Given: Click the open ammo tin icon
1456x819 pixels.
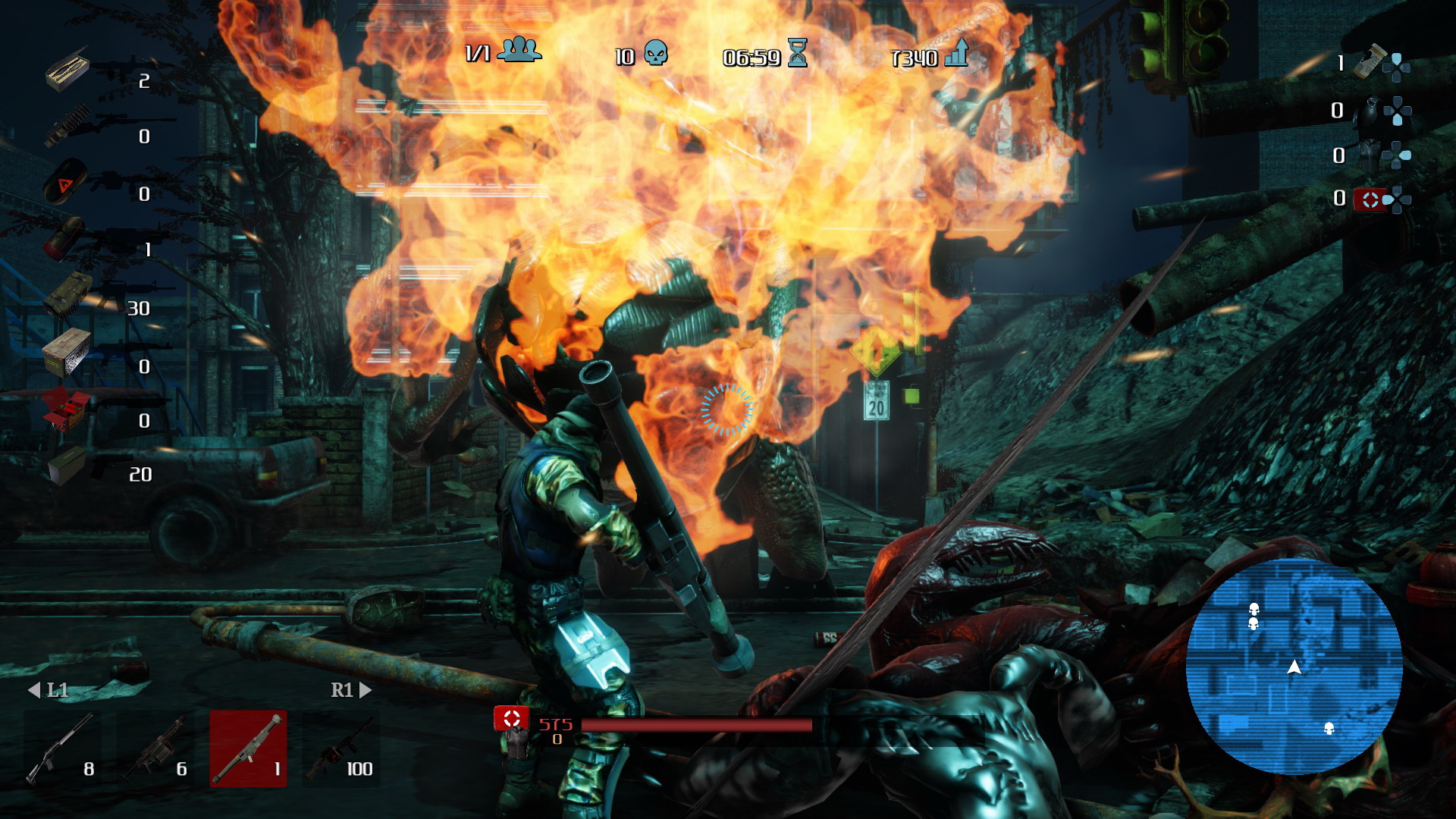Looking at the screenshot, I should pyautogui.click(x=67, y=70).
